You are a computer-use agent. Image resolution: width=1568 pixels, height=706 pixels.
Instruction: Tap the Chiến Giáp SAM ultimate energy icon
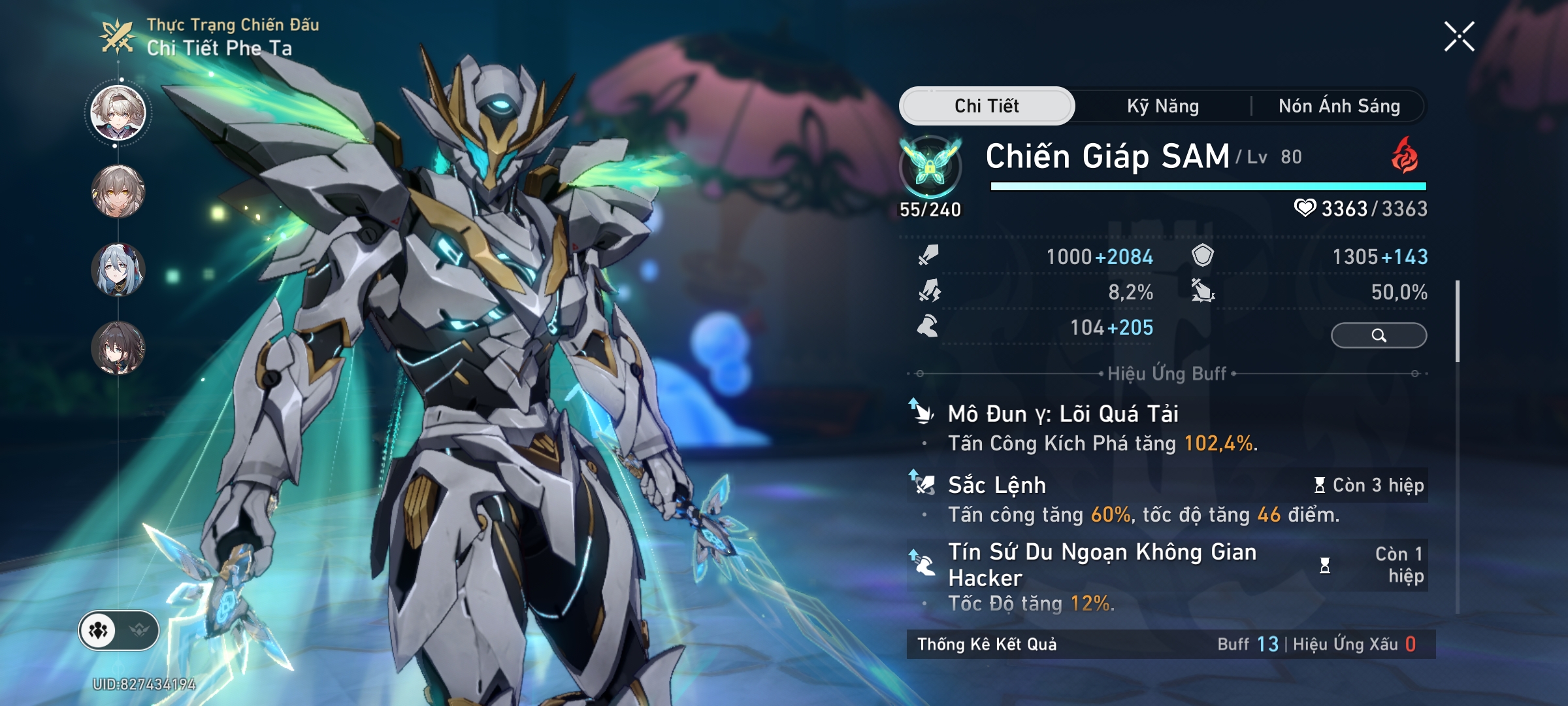pyautogui.click(x=930, y=167)
